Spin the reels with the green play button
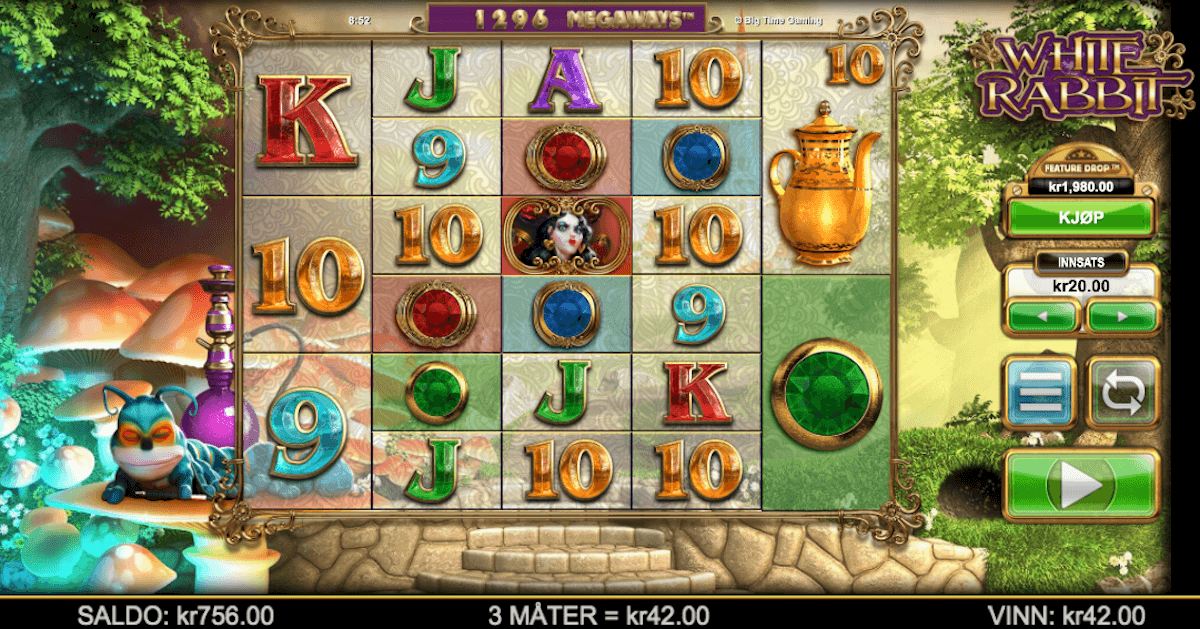Screen dimensions: 1200x629 (1080, 485)
